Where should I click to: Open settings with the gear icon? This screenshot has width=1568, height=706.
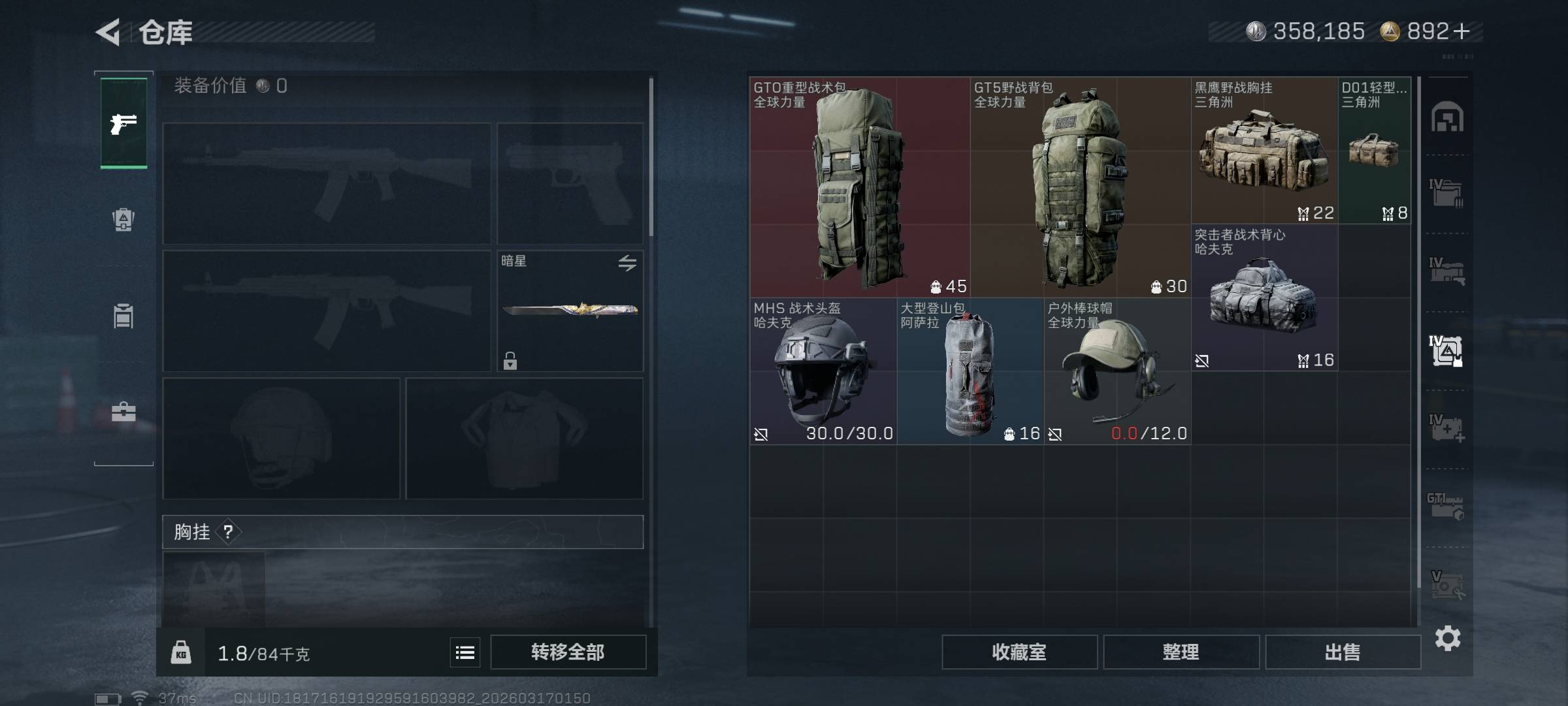1448,638
